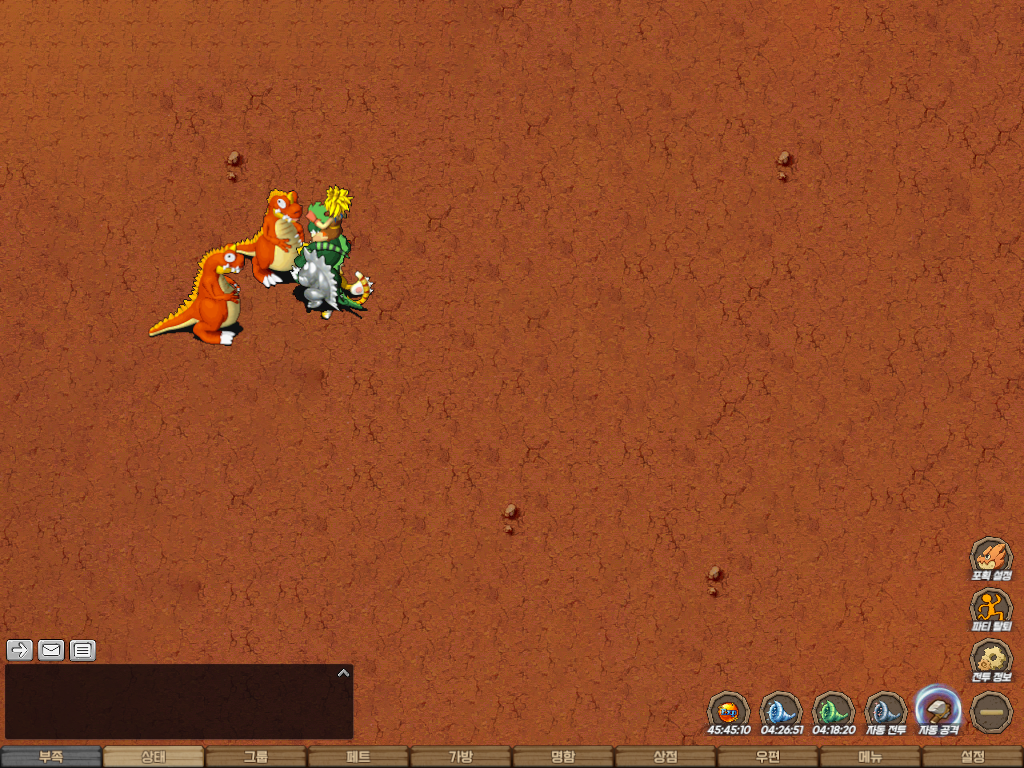
Task: Open the 상점 (shop) menu
Action: click(666, 757)
